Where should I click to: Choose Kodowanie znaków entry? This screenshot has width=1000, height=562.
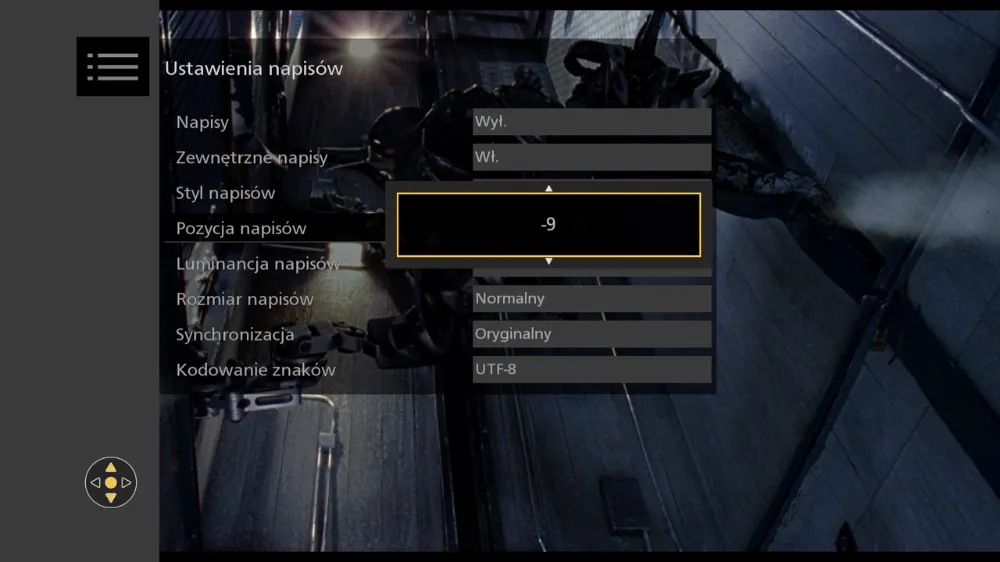pyautogui.click(x=255, y=370)
